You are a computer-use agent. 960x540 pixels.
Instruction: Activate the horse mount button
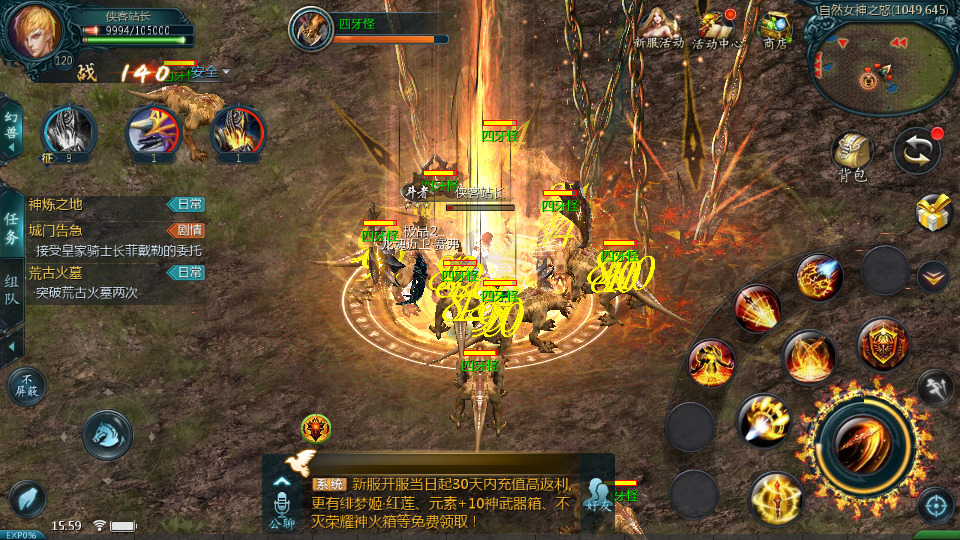106,435
